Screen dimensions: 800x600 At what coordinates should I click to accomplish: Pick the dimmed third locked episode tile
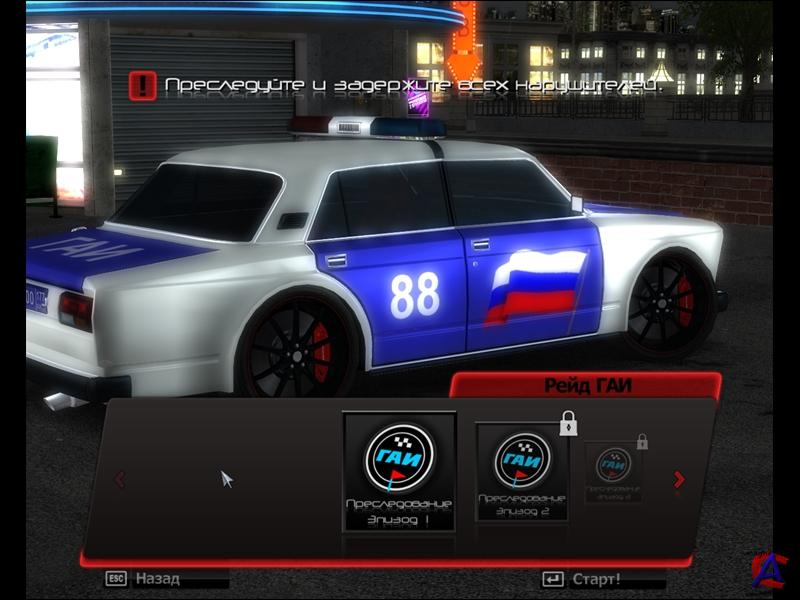(614, 470)
